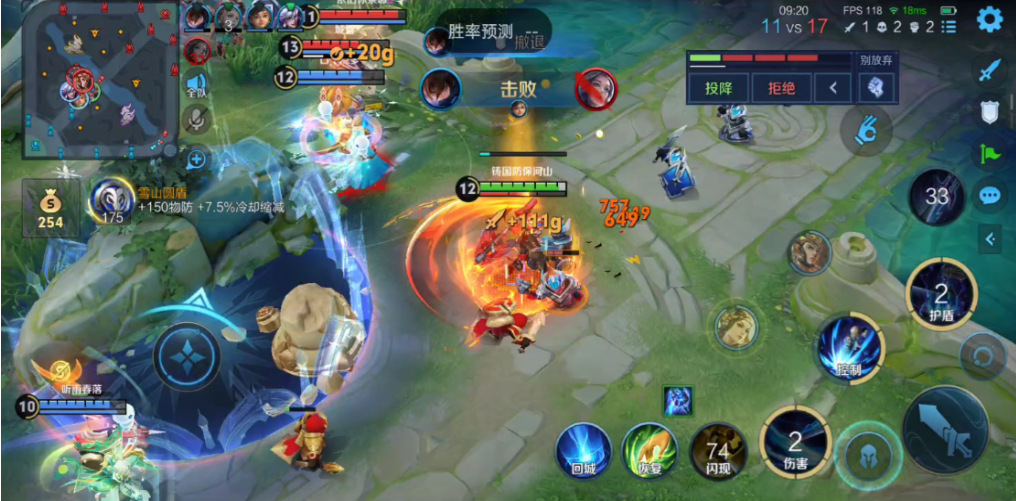Toggle the muted microphone
The image size is (1016, 501).
click(x=196, y=120)
